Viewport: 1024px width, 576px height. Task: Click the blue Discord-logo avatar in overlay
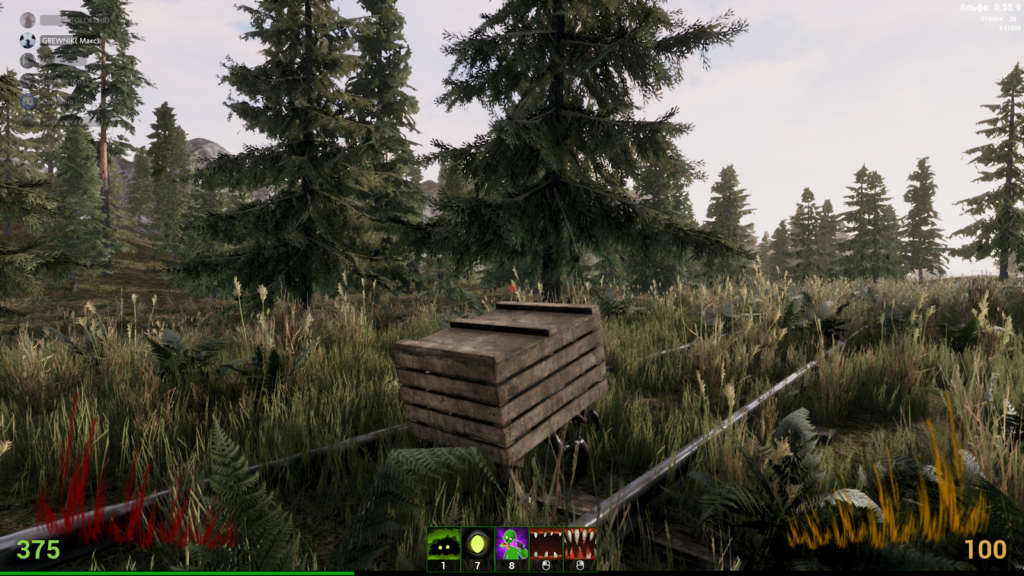pos(28,102)
